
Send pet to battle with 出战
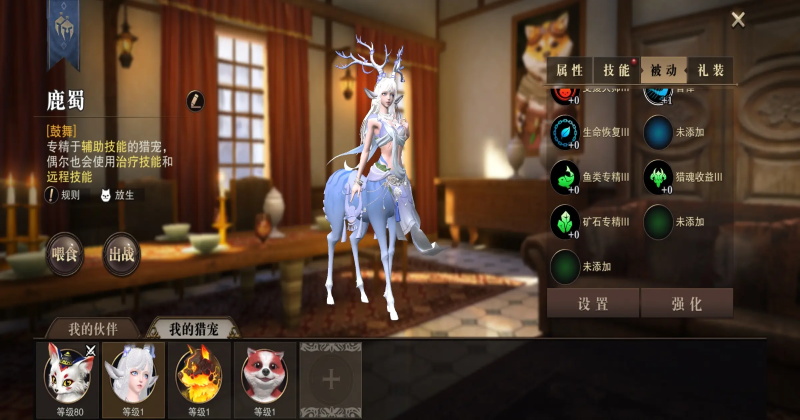121,254
